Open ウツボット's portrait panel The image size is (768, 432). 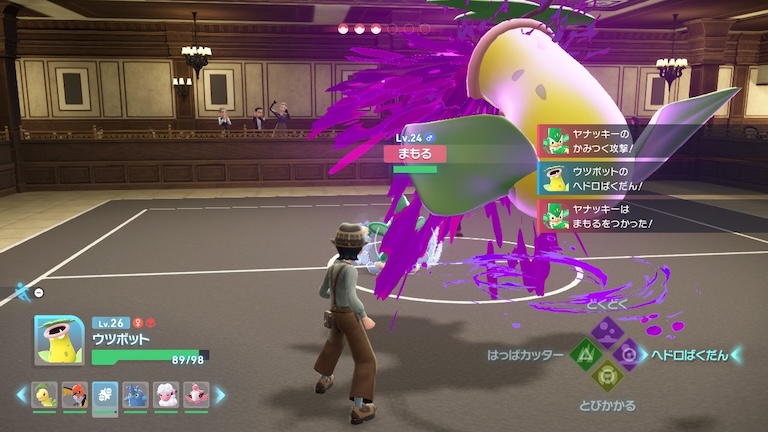pyautogui.click(x=59, y=340)
